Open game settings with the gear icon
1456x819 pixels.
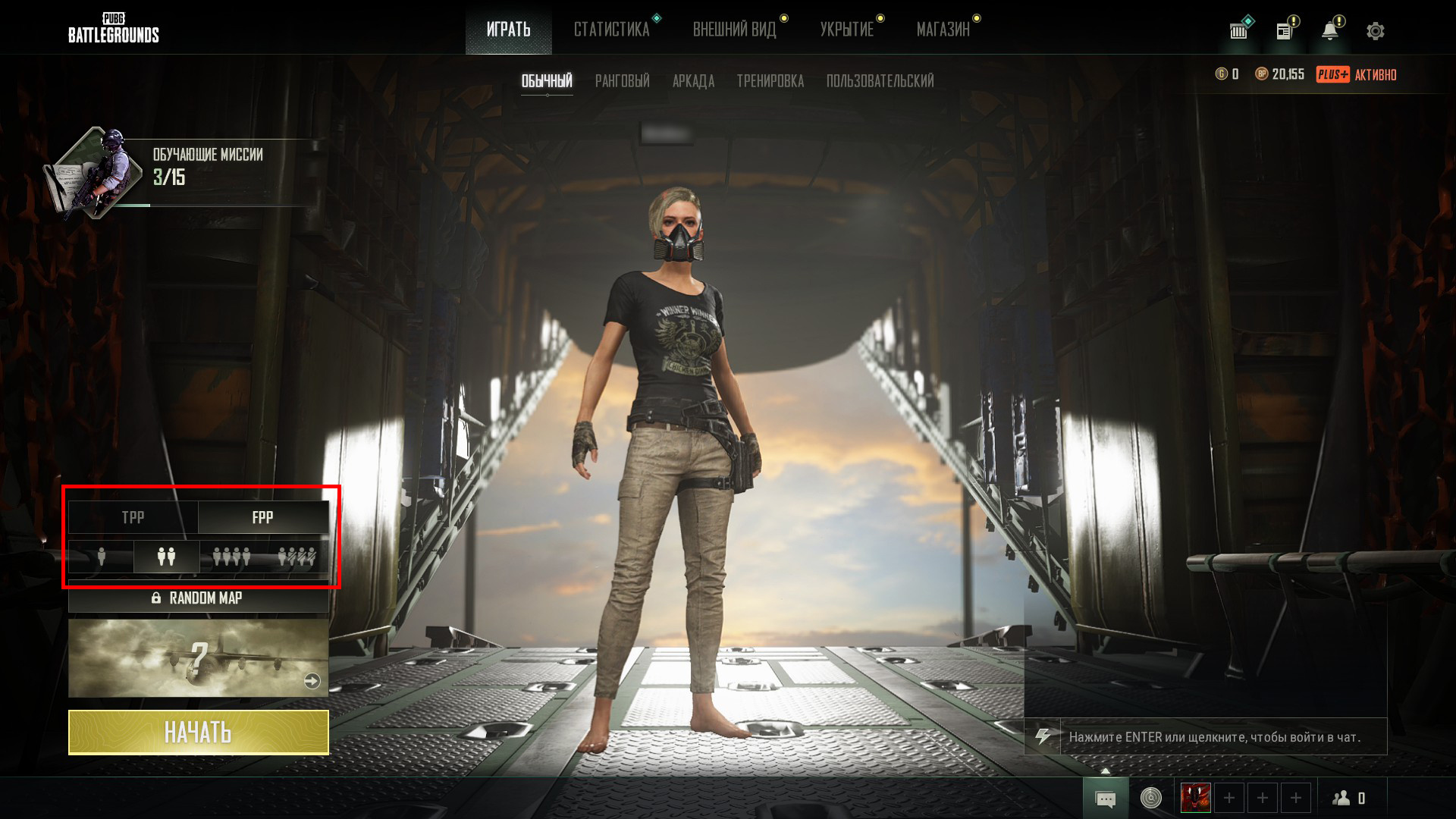pyautogui.click(x=1375, y=30)
